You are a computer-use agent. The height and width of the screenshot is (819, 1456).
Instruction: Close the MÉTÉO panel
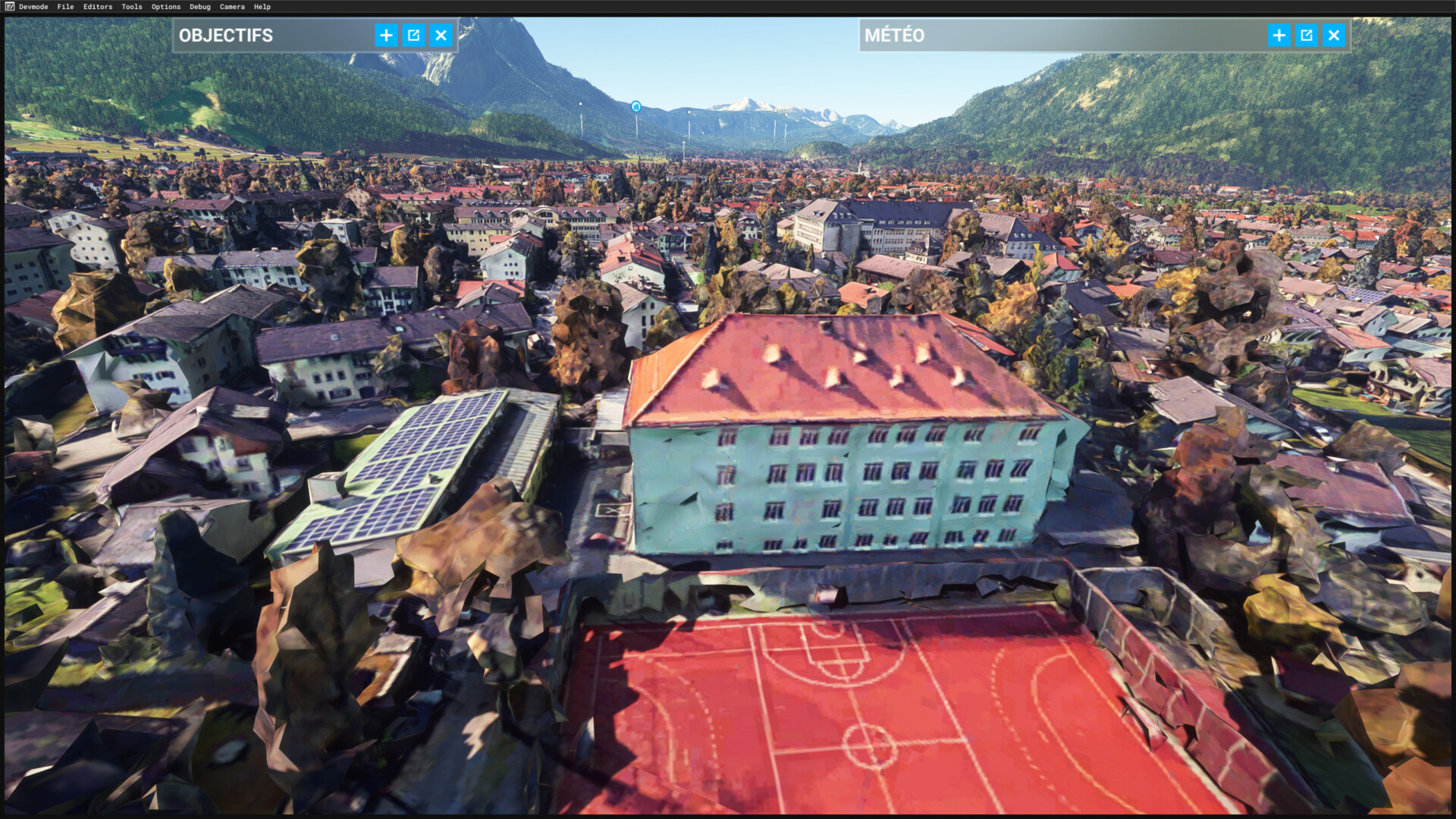point(1333,35)
